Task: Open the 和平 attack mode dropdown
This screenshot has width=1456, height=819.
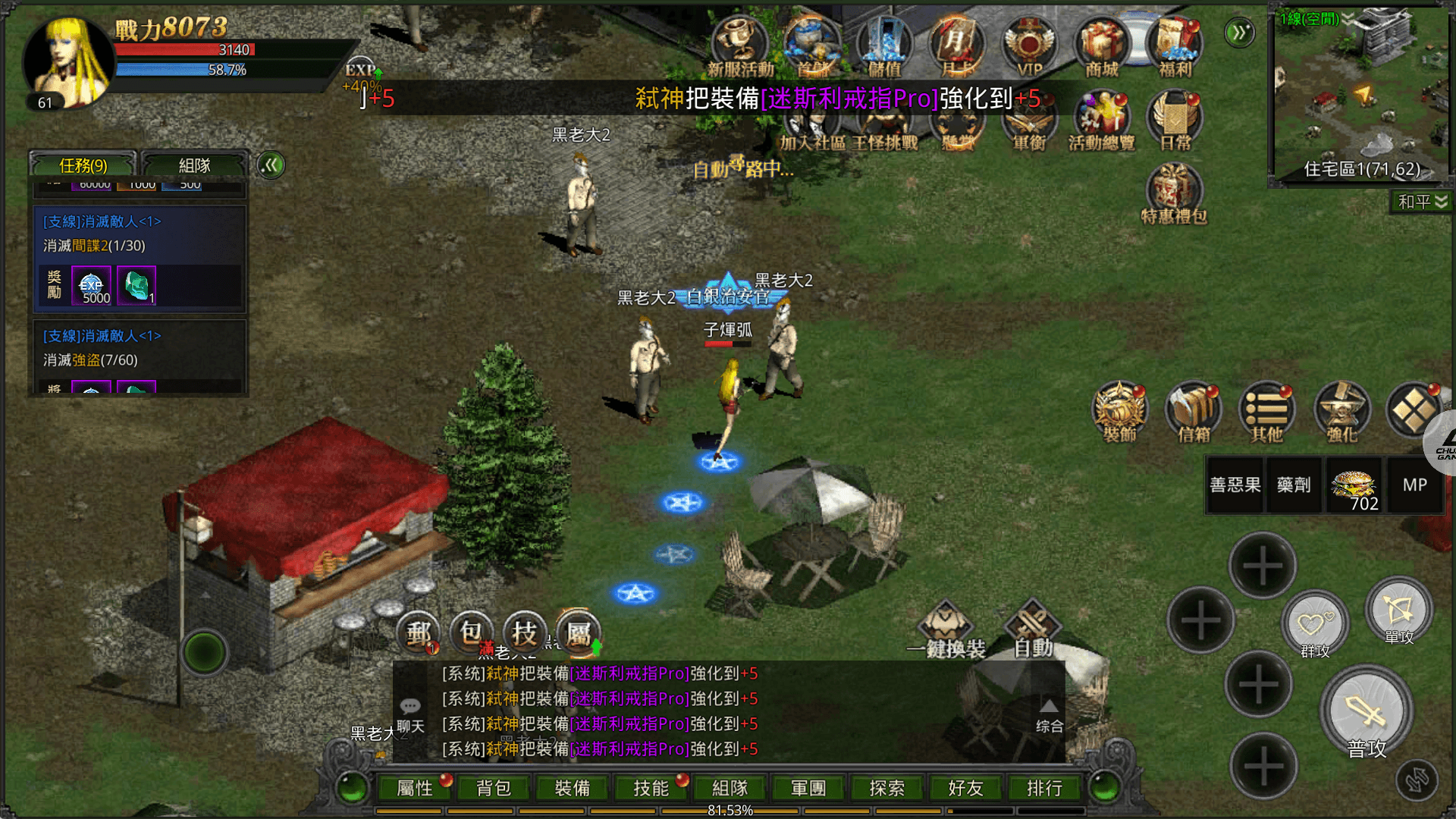Action: [x=1422, y=202]
